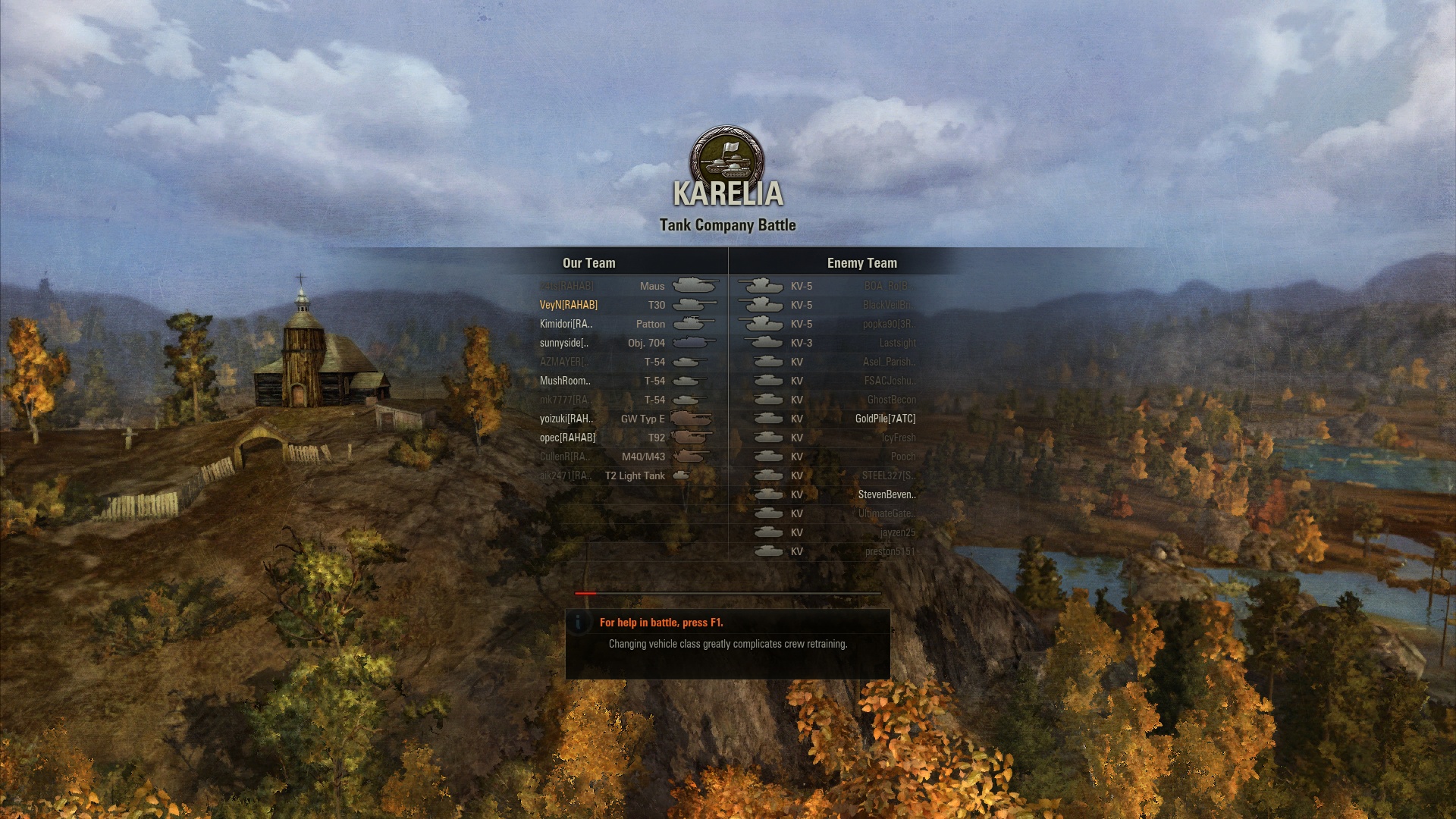Click the info tip icon
This screenshot has height=819, width=1456.
[579, 623]
